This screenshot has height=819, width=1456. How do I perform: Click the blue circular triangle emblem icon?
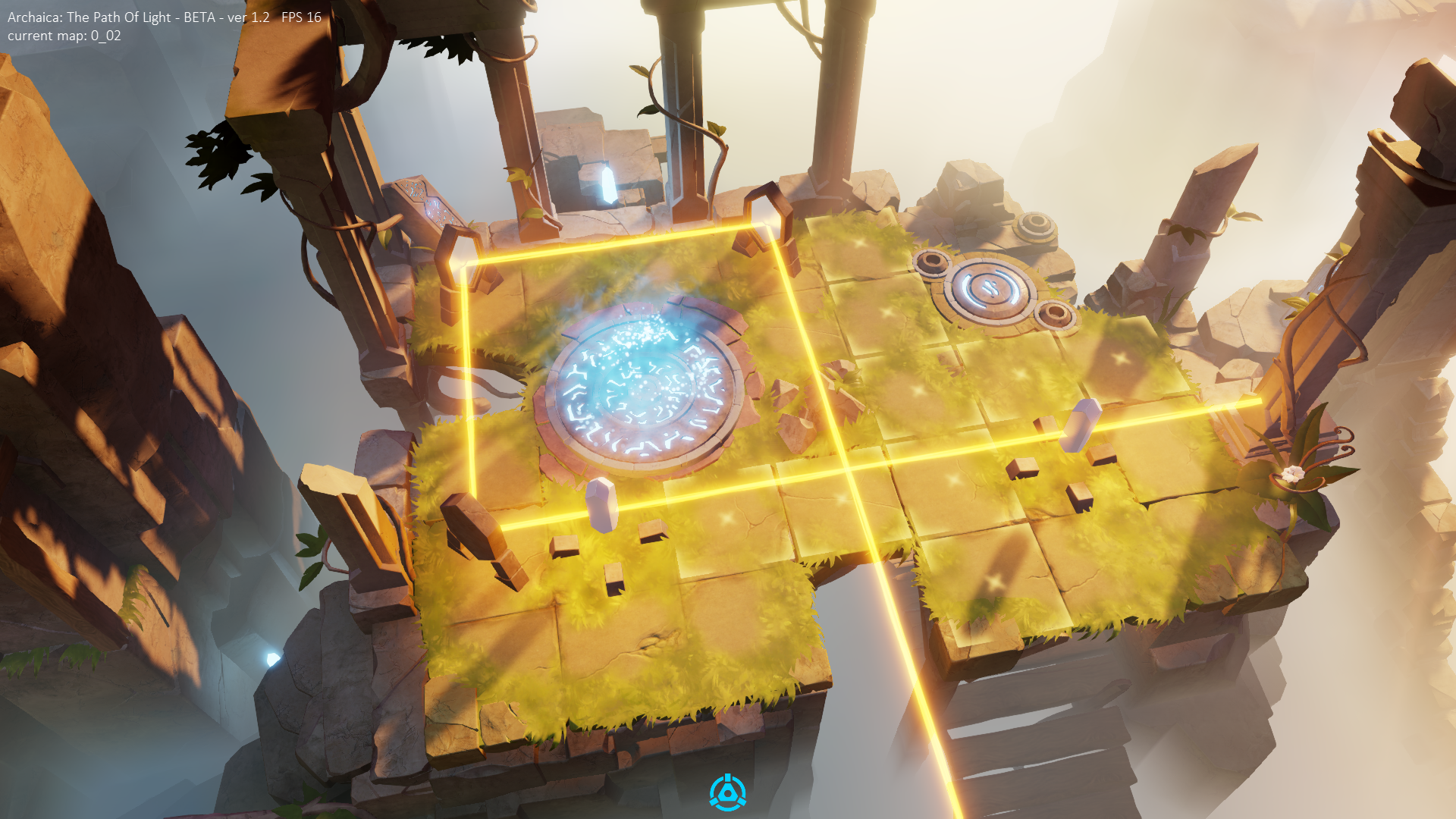click(x=727, y=793)
